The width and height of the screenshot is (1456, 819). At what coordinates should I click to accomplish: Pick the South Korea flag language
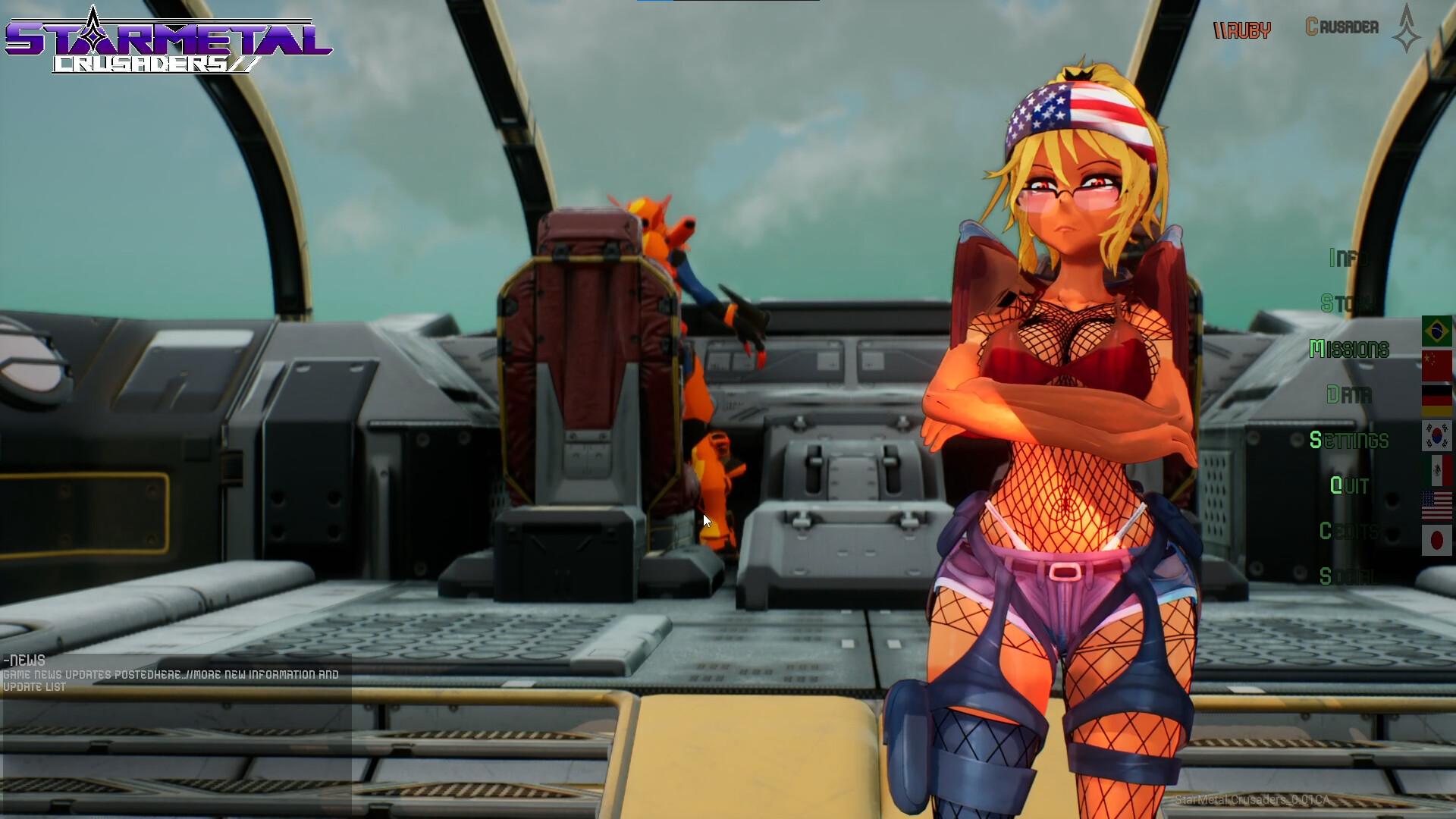click(x=1436, y=436)
